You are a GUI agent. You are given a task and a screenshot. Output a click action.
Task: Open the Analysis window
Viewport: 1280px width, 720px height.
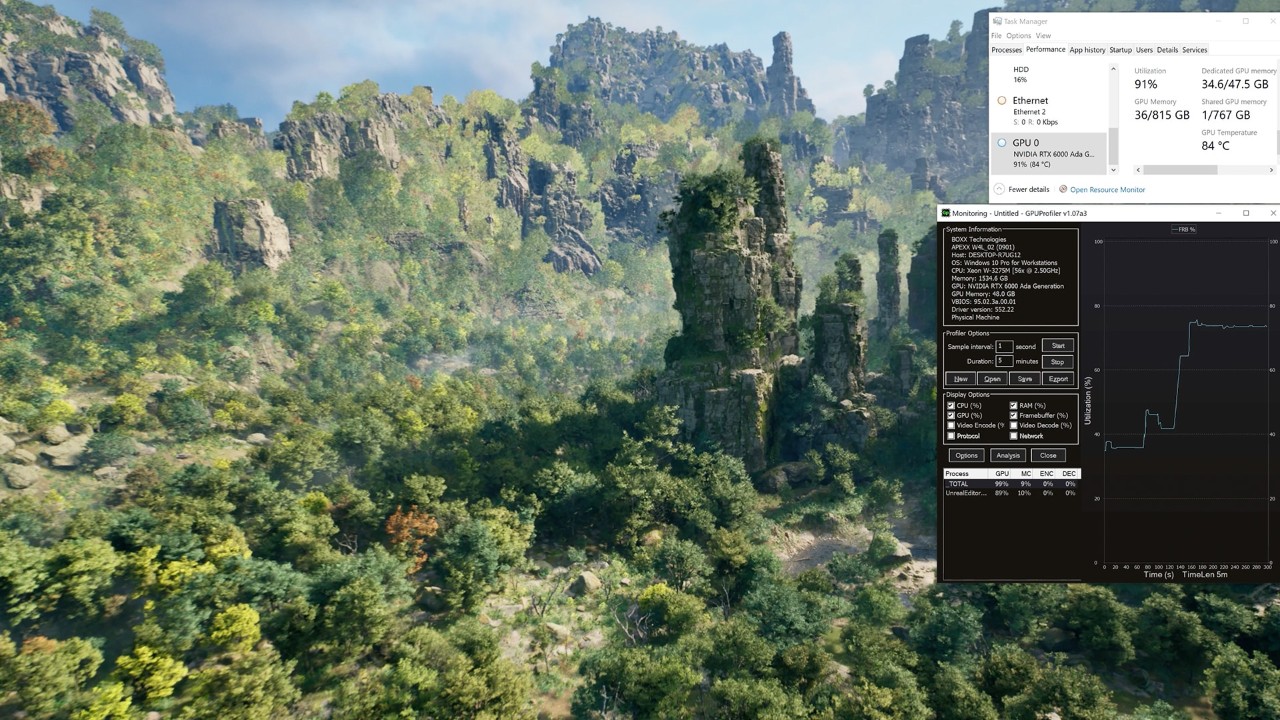click(x=1007, y=455)
